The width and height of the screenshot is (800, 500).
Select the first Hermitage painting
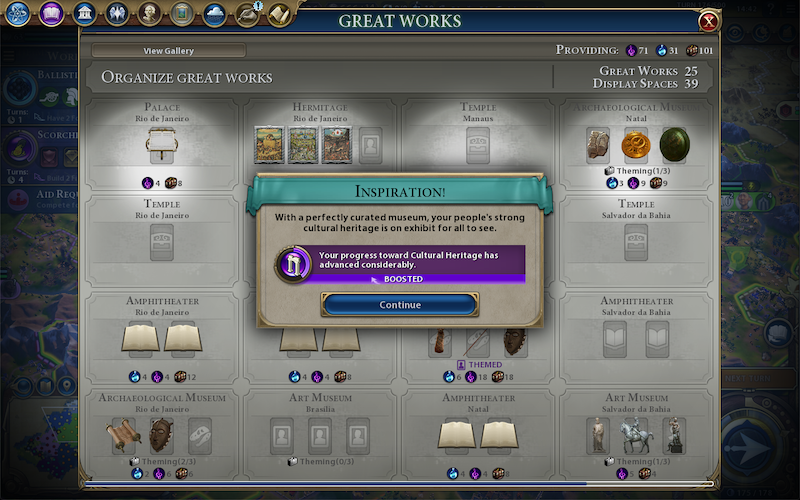[x=267, y=144]
